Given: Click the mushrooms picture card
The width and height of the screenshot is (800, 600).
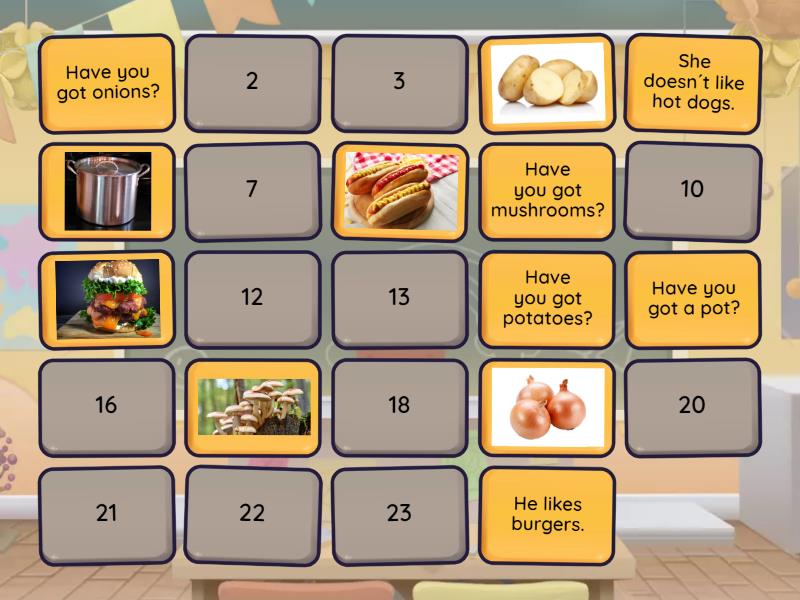Looking at the screenshot, I should (252, 406).
